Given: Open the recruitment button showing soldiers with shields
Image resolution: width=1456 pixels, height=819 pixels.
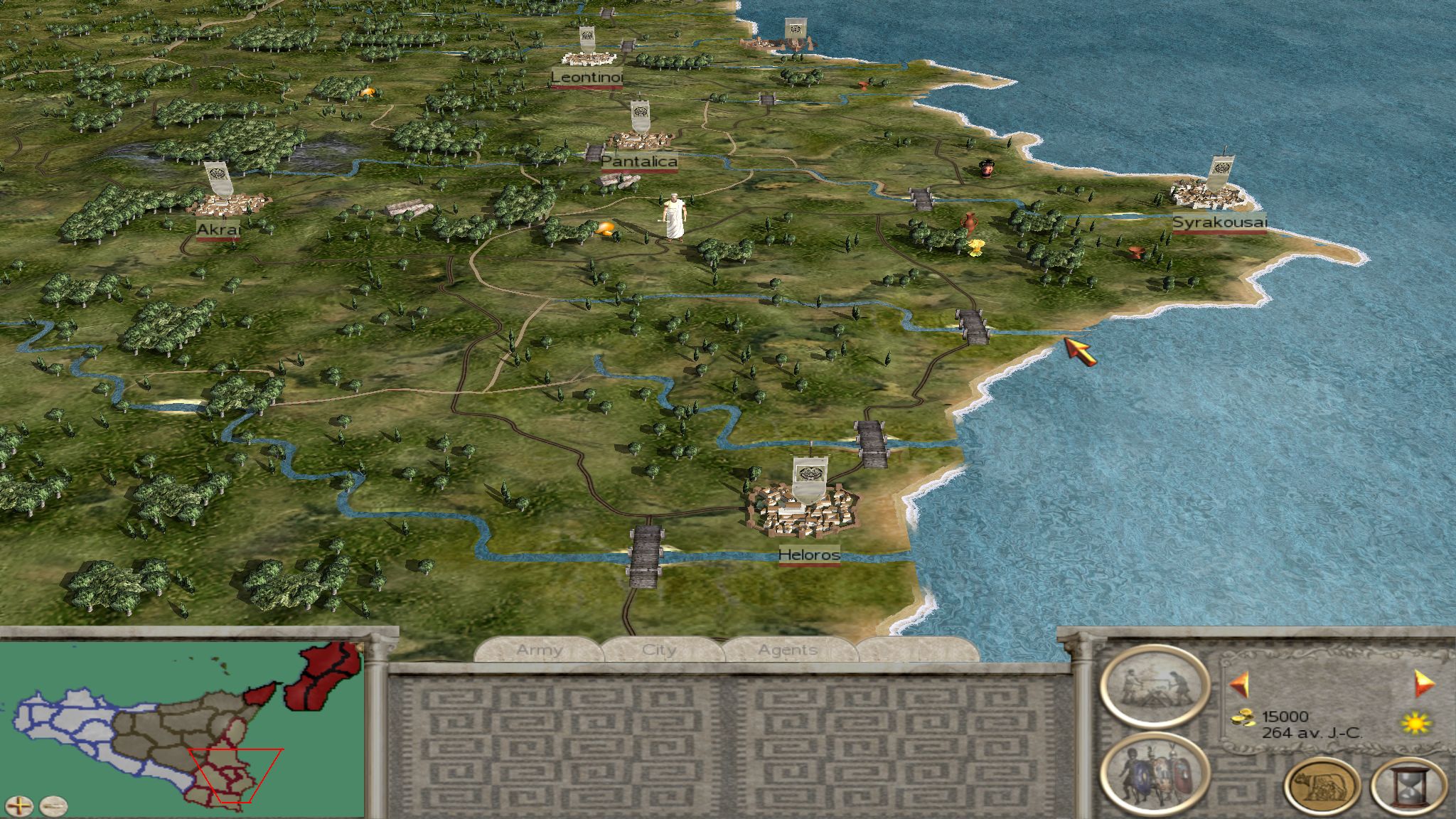Looking at the screenshot, I should click(1154, 773).
